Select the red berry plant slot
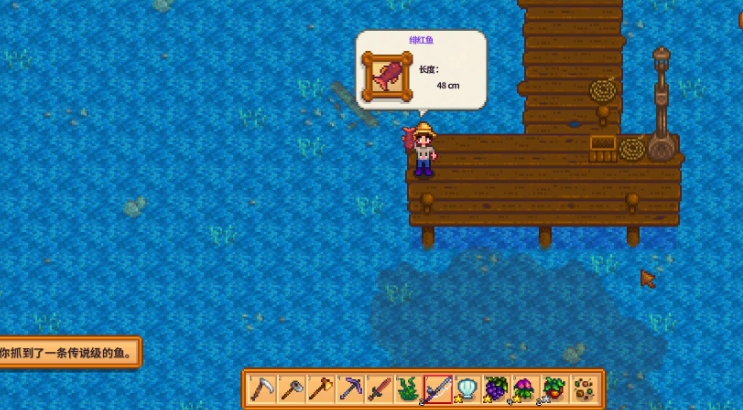Viewport: 743px width, 410px height. [x=553, y=388]
